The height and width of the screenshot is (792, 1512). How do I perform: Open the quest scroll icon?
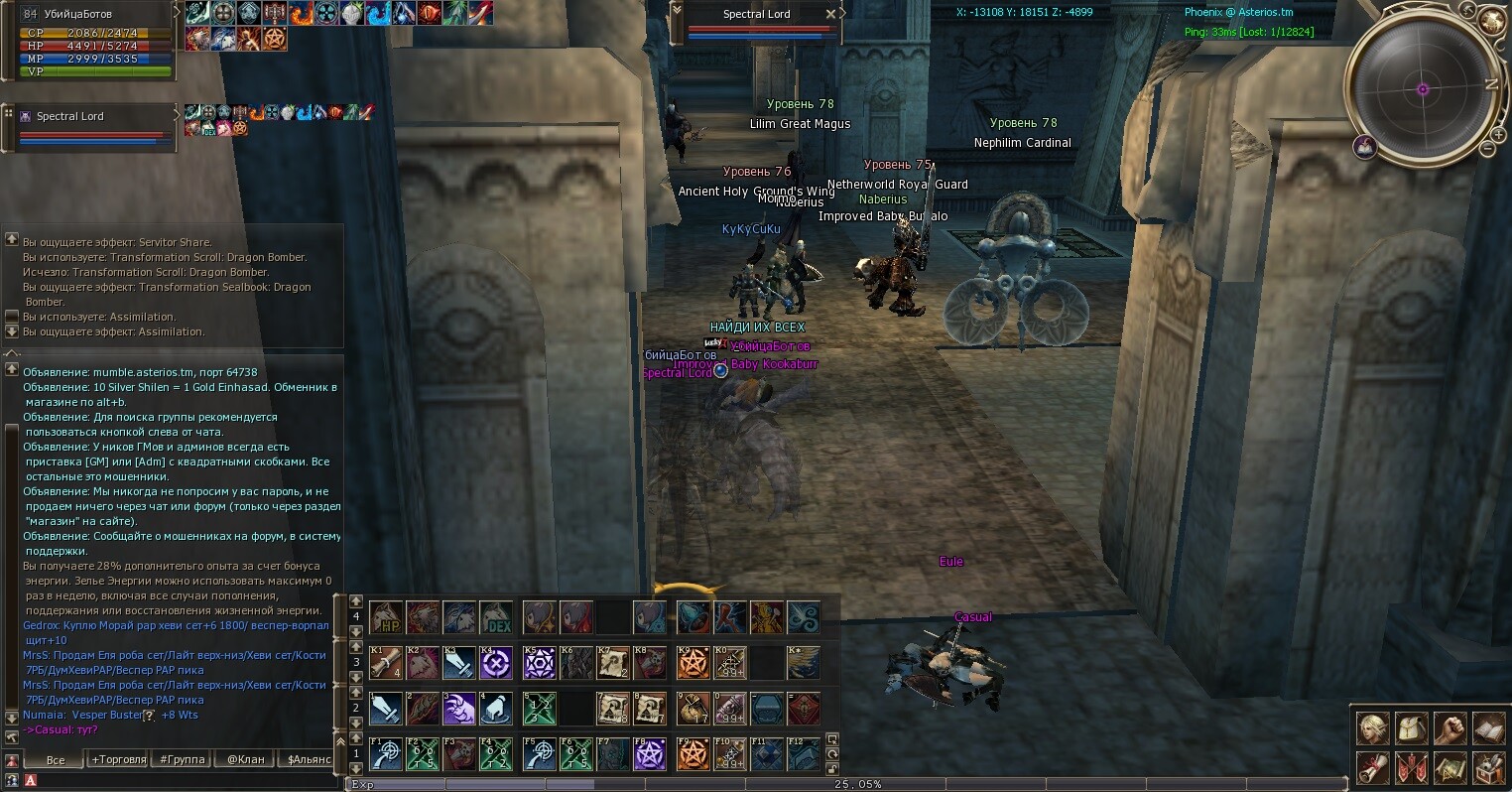coord(1372,767)
